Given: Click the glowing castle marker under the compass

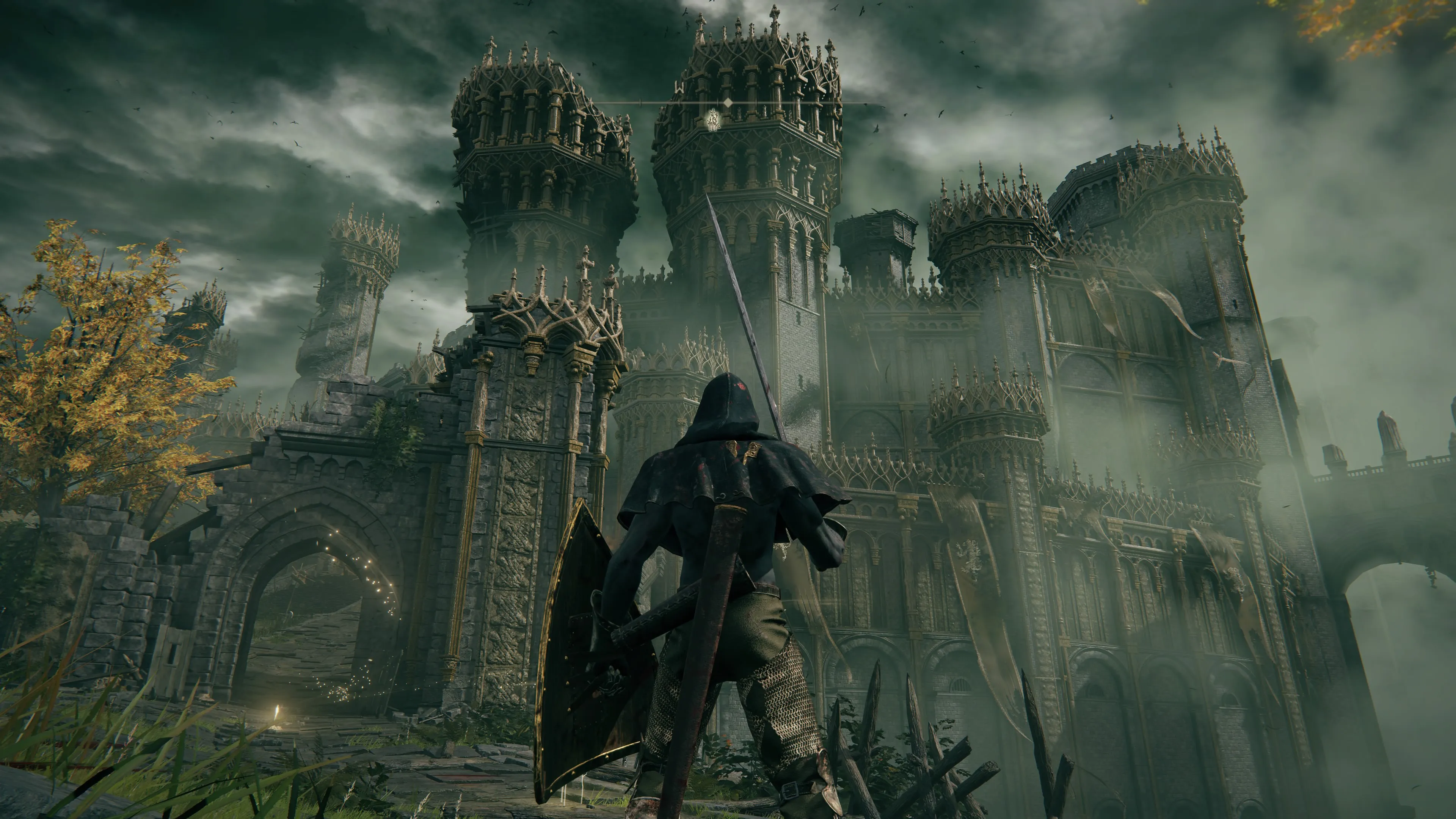Looking at the screenshot, I should (x=713, y=120).
